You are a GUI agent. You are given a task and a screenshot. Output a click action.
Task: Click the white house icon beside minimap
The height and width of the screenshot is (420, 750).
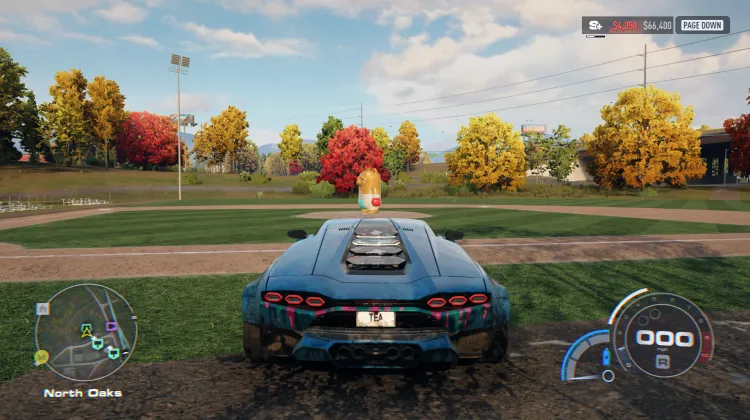coord(41,309)
